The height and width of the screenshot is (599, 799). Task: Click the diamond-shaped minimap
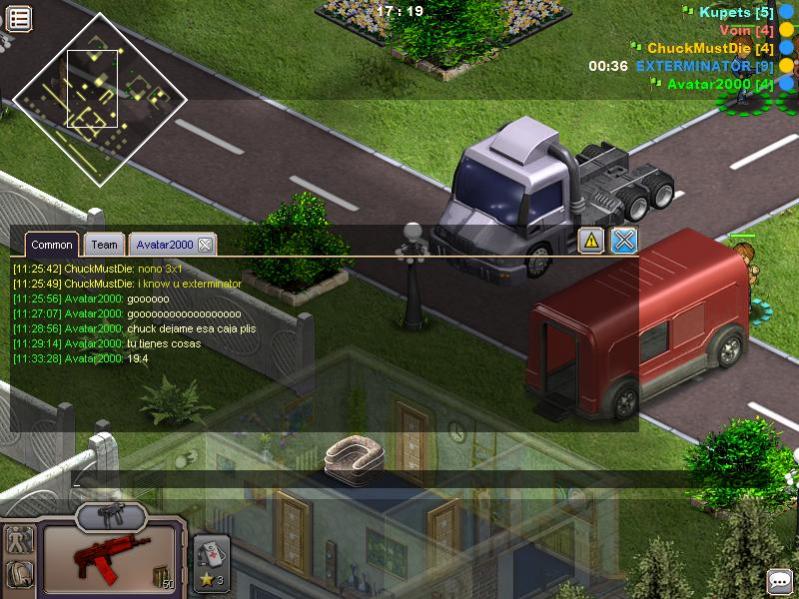click(x=99, y=100)
